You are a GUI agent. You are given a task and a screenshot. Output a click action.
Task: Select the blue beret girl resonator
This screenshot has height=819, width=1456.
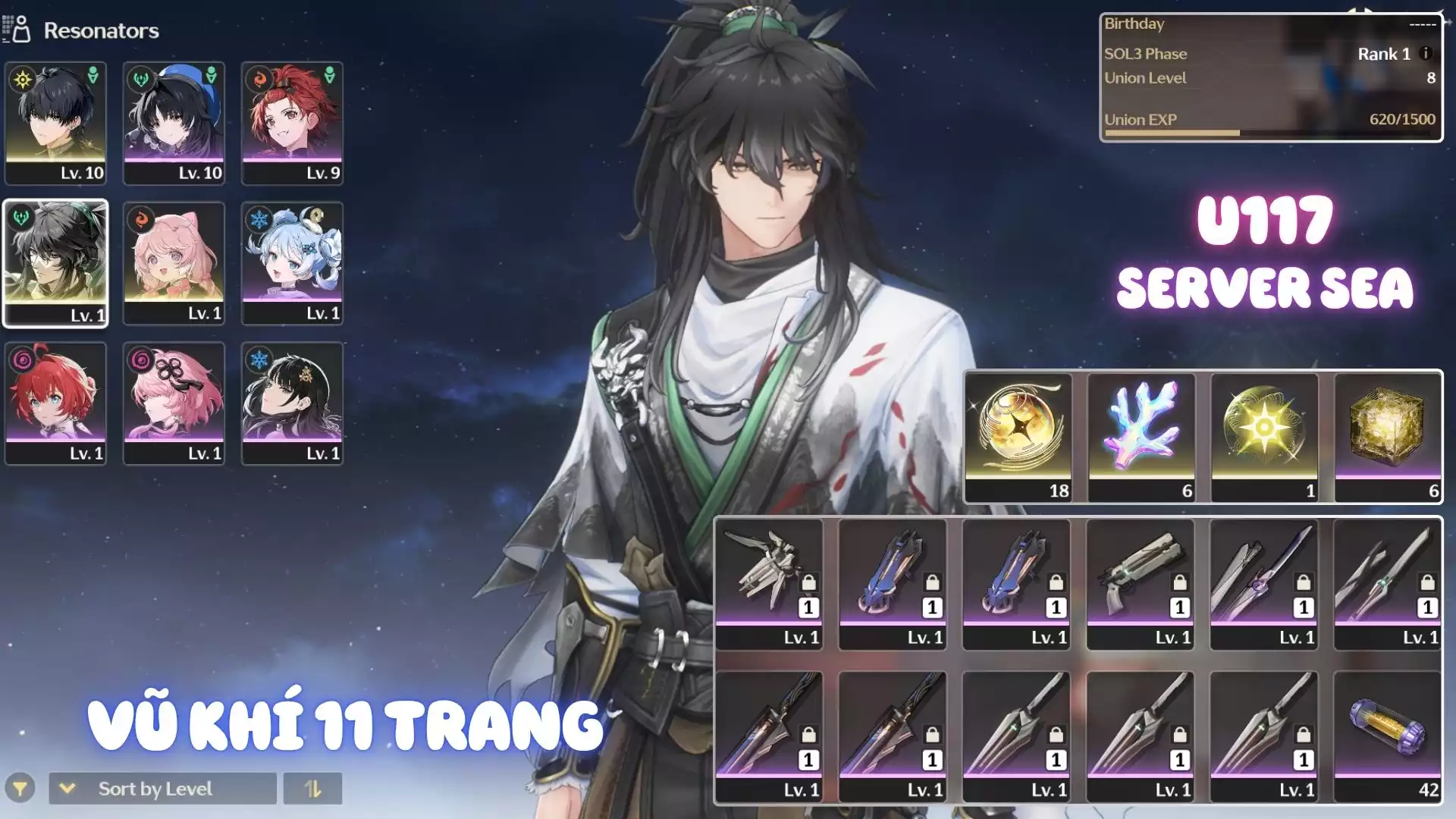coord(174,123)
